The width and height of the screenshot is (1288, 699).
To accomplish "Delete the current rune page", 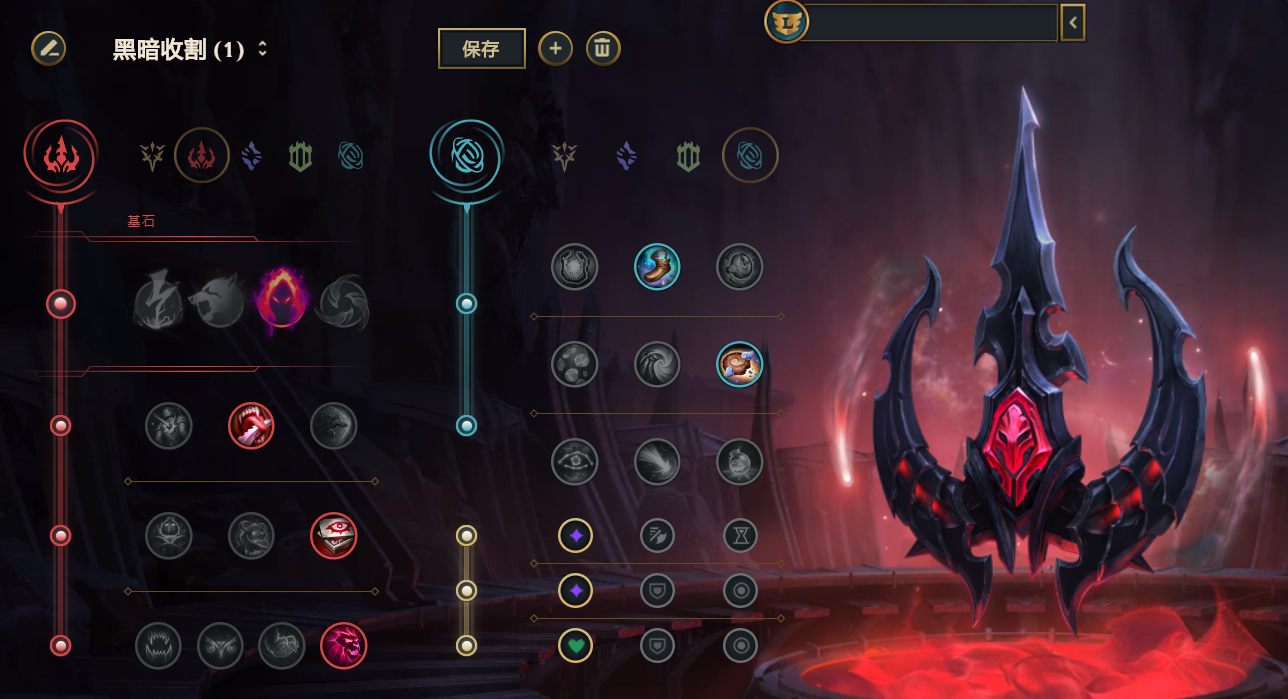I will coord(603,48).
